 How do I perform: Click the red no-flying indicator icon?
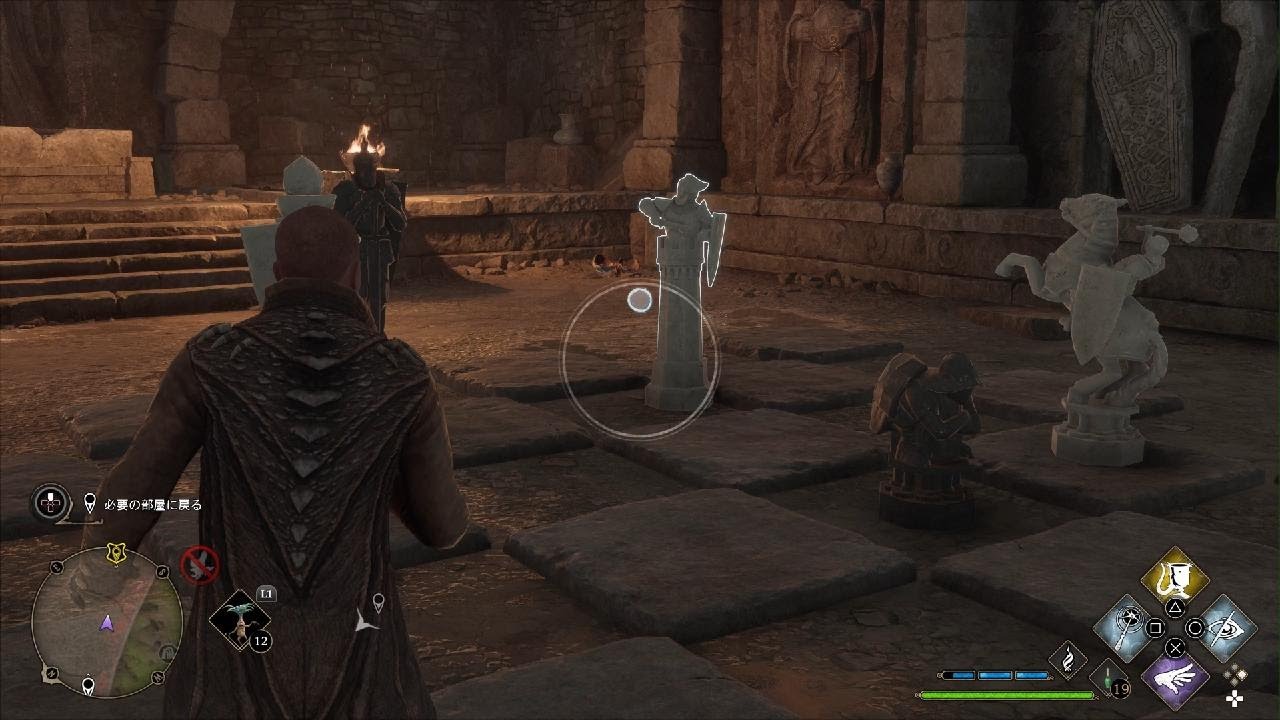coord(200,564)
